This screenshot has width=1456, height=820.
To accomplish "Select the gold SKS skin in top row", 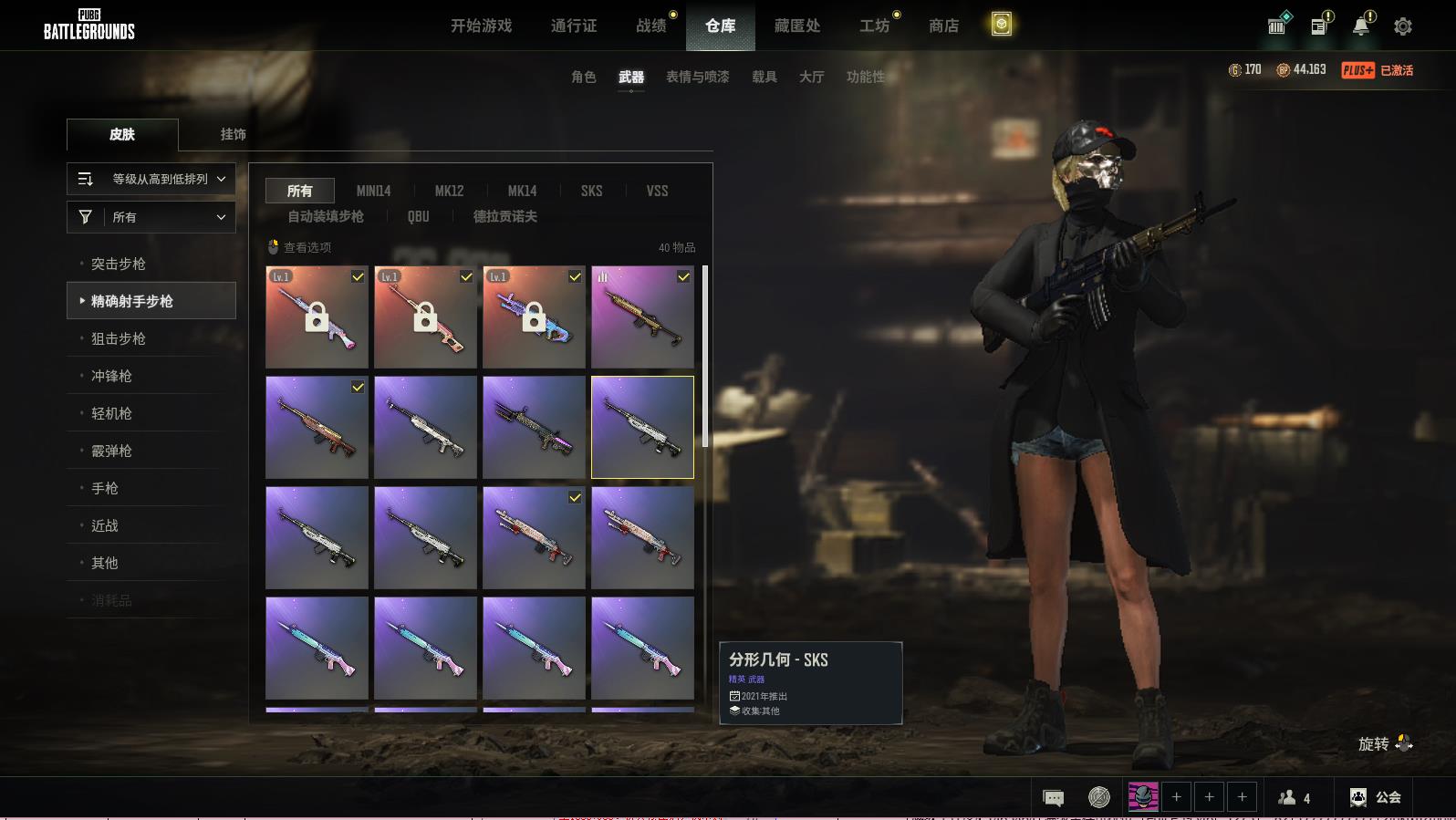I will tap(642, 317).
